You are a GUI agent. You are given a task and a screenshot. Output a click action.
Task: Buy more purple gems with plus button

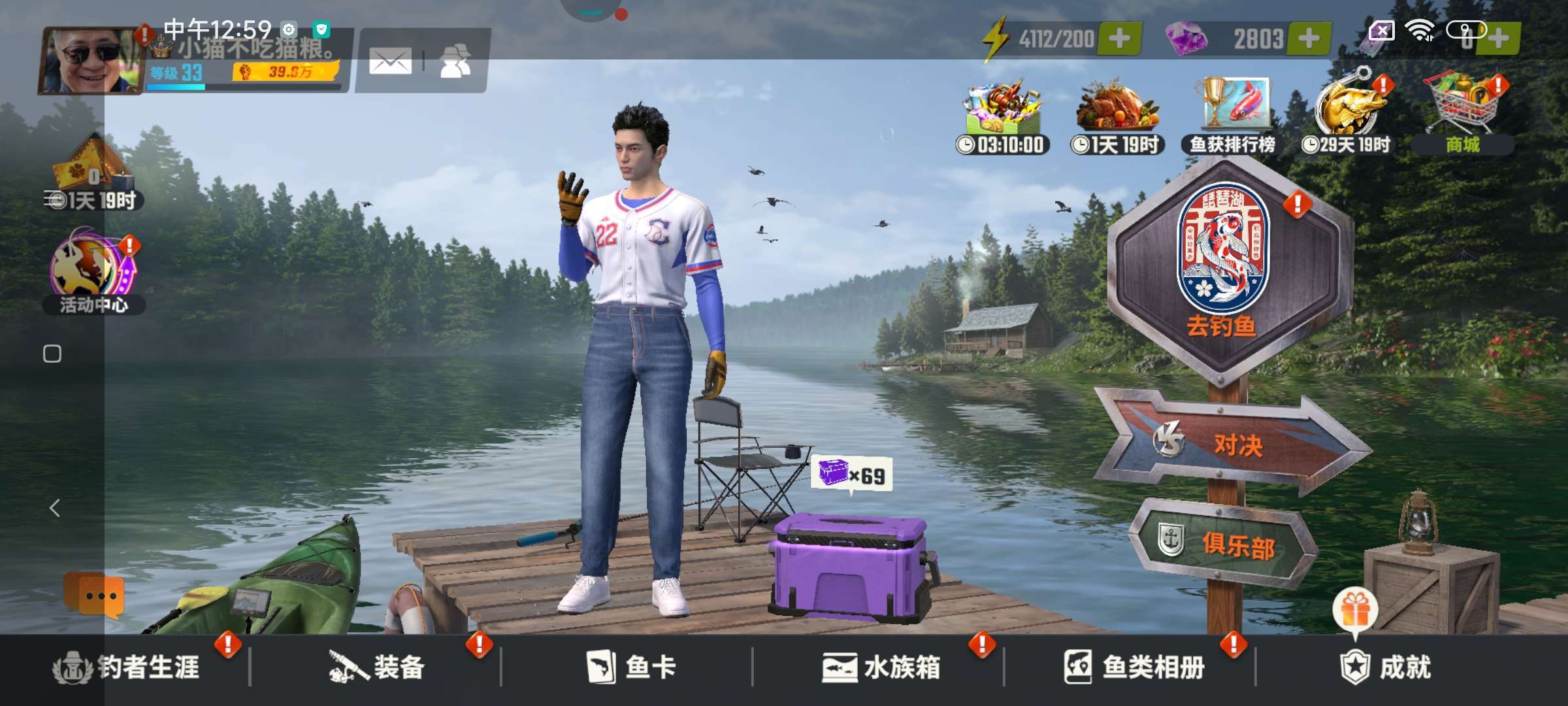(x=1308, y=39)
